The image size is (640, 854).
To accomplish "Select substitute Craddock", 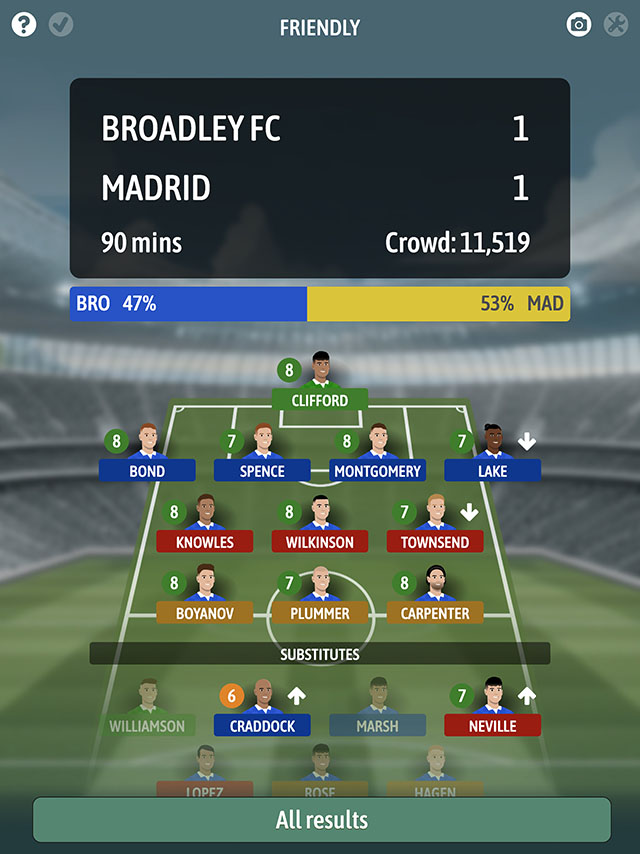I will [262, 725].
